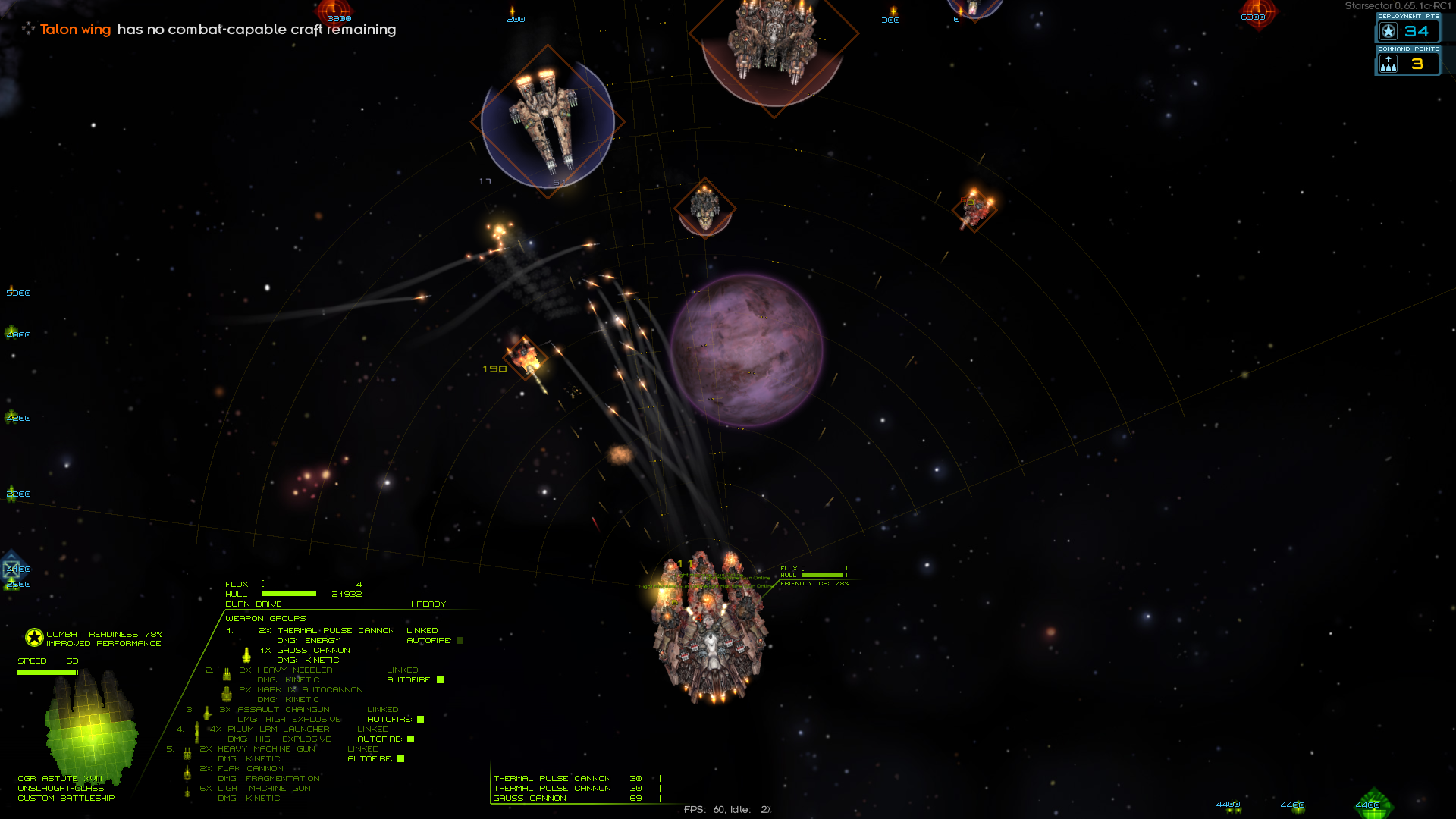Toggle autofire for the Thermal Pulse Cannon group
The width and height of the screenshot is (1456, 819).
[x=460, y=641]
